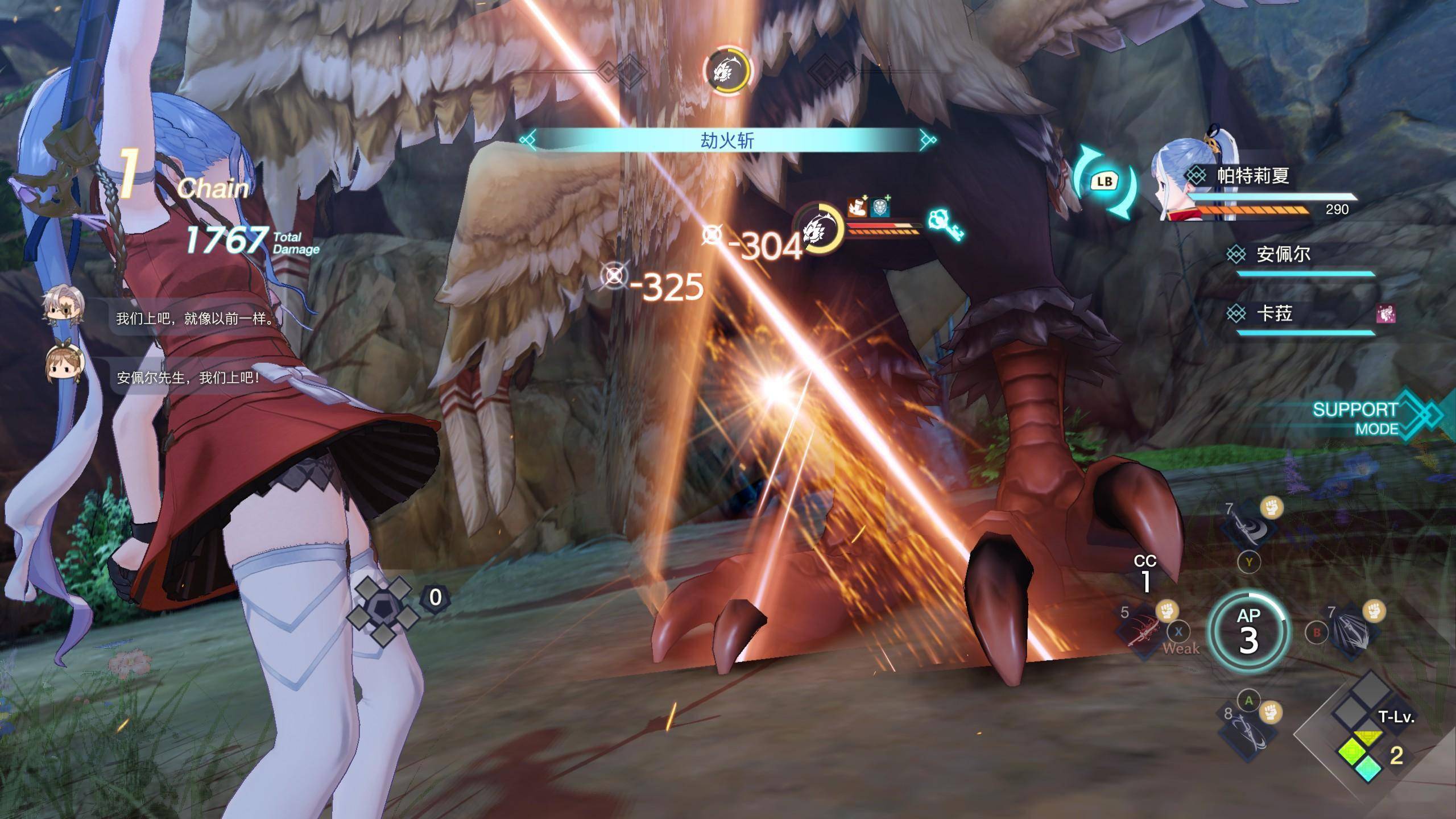Target the enemy beast icon beside the health bar
The width and height of the screenshot is (1456, 819).
tap(818, 229)
